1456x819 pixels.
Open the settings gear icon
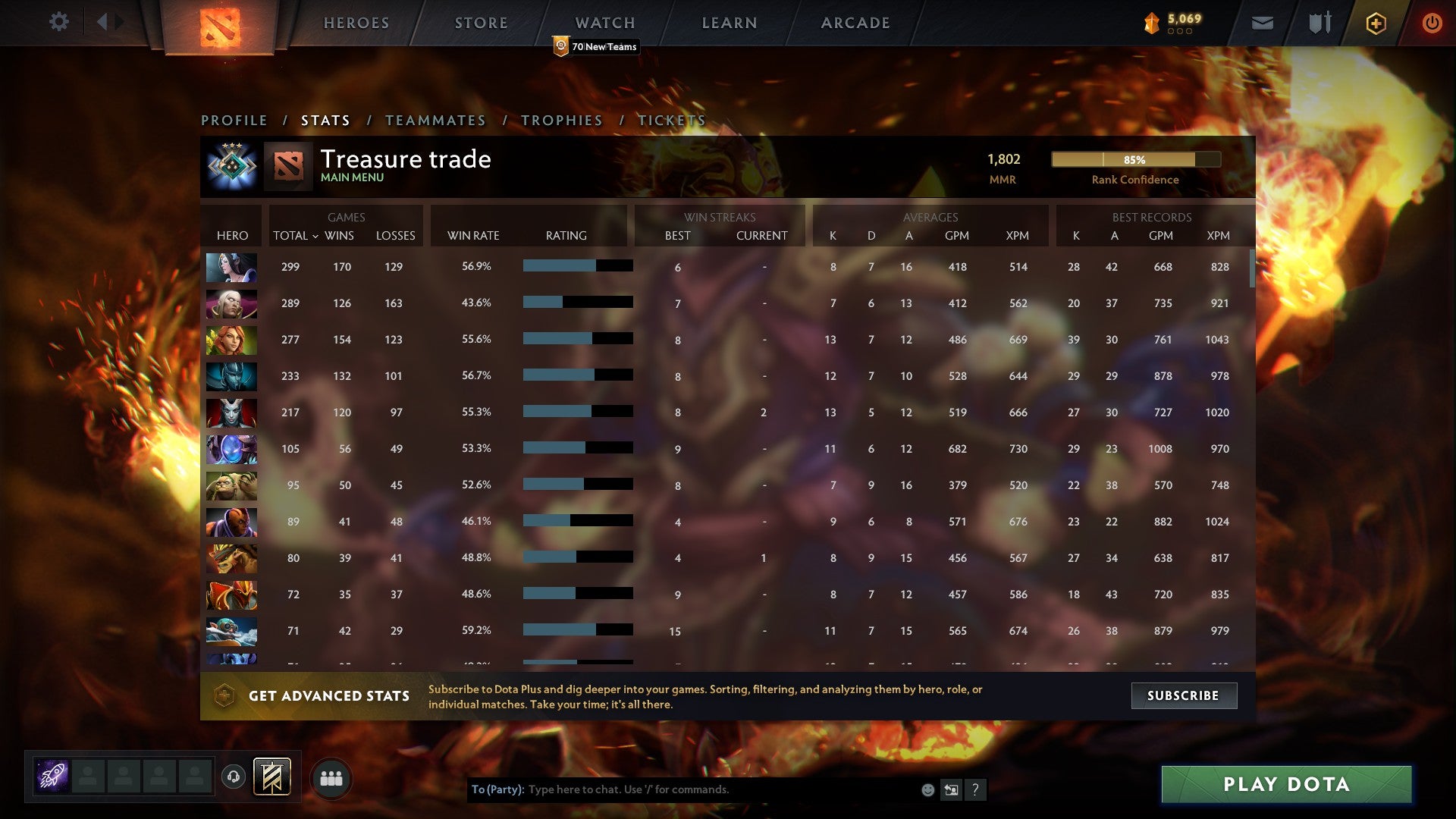(59, 22)
